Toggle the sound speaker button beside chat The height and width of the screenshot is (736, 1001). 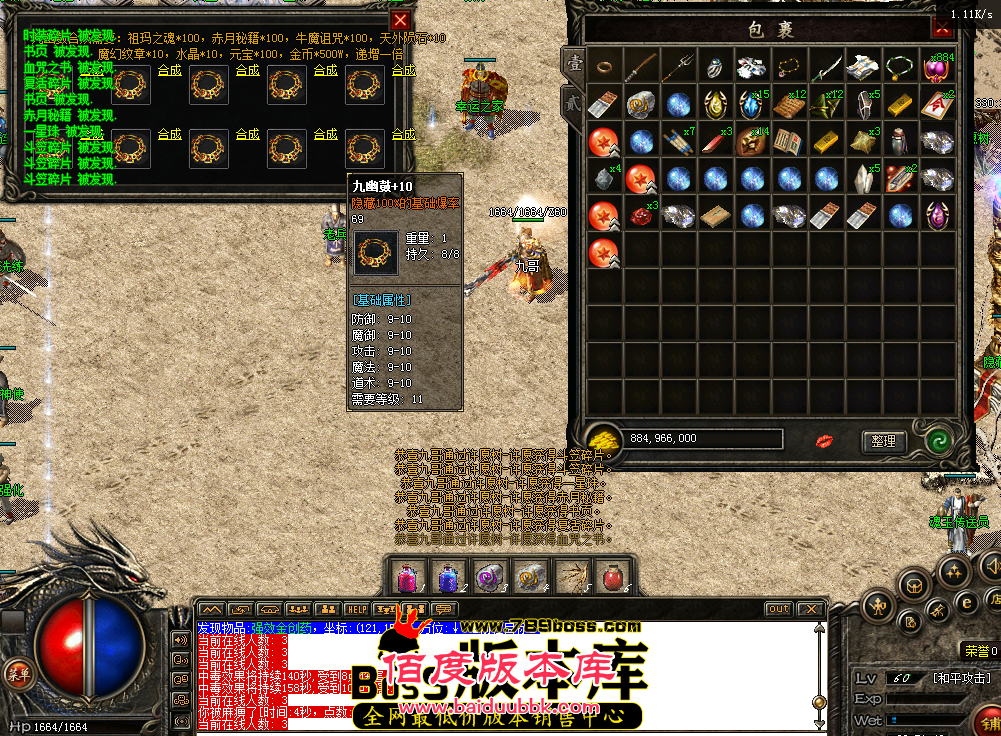tap(182, 639)
